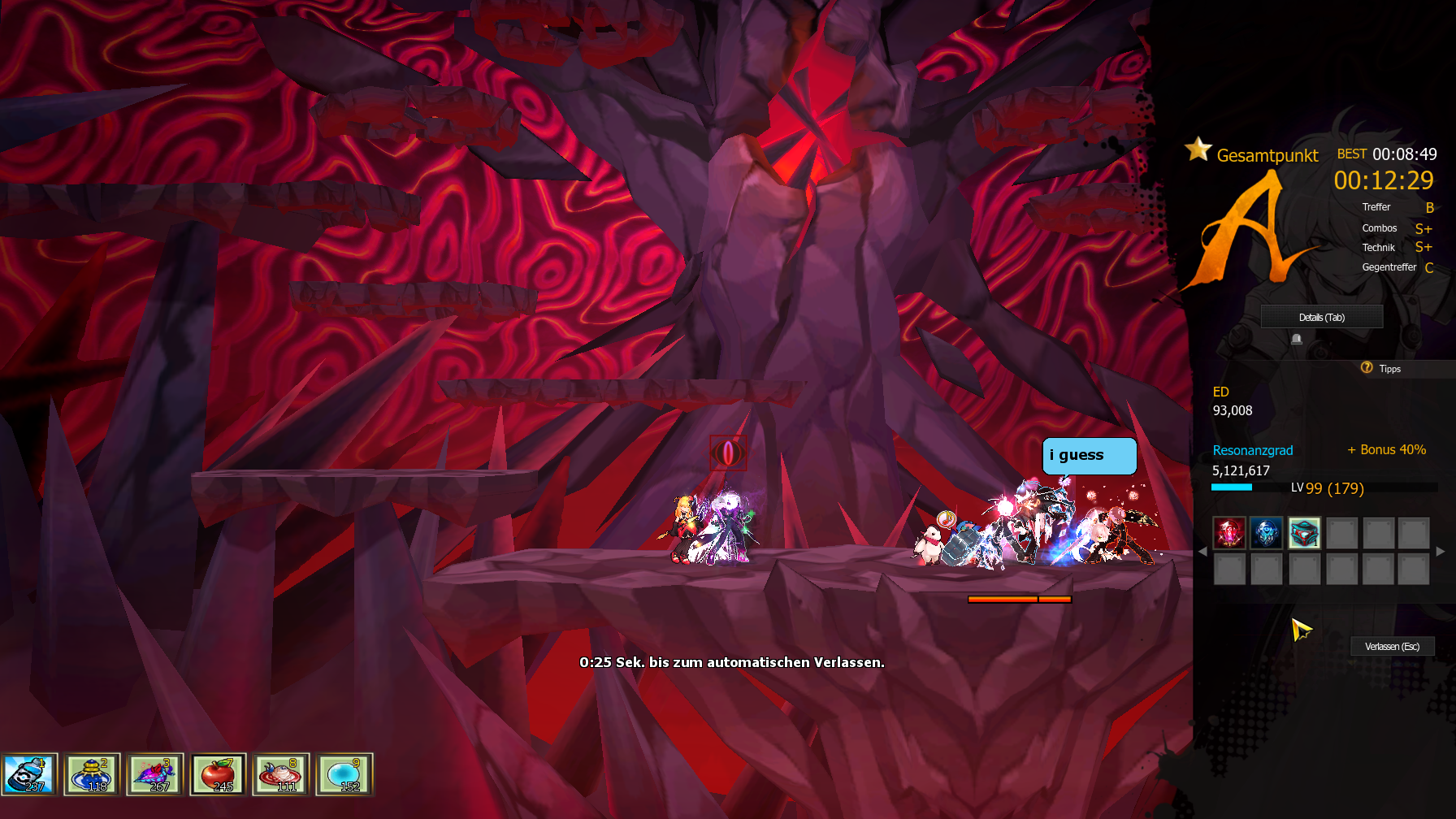Select the red crystal reward item
This screenshot has height=819, width=1456.
1229,533
